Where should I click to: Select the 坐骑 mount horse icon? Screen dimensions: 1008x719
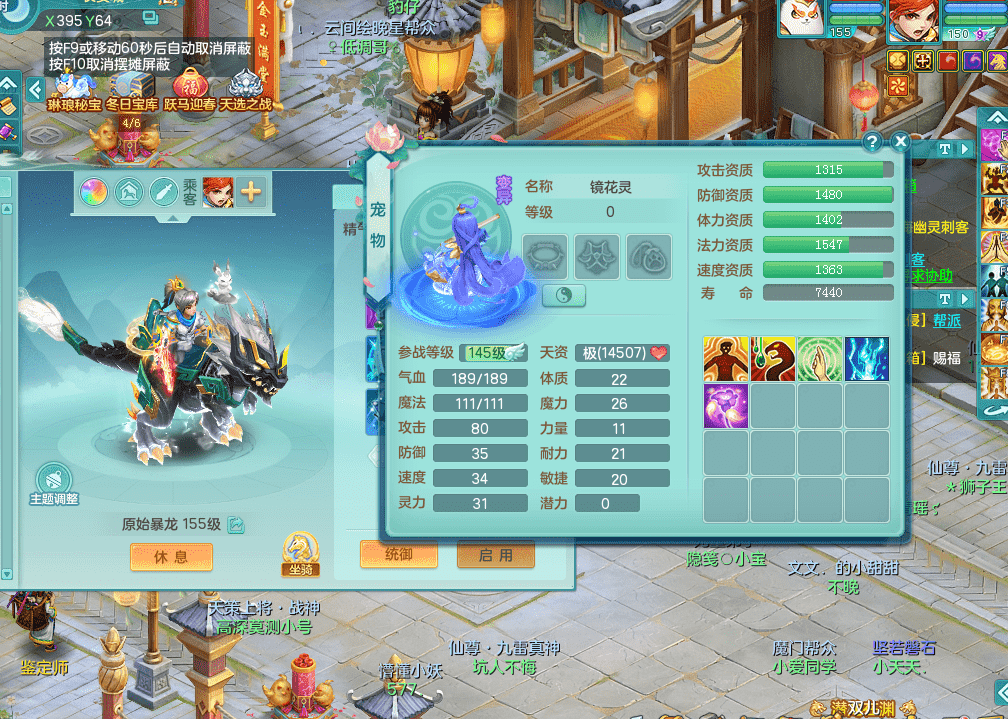click(300, 550)
